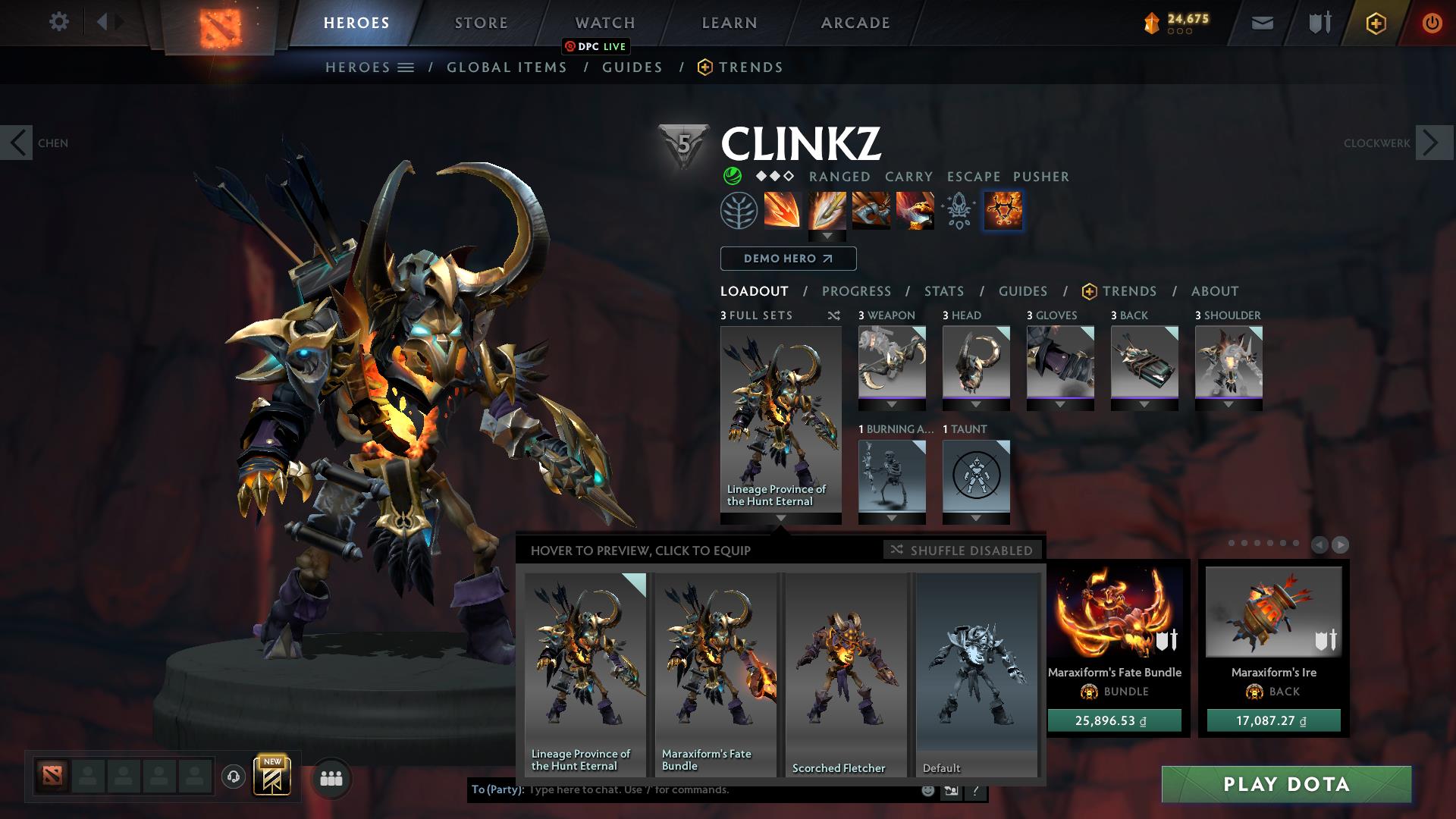1456x819 pixels.
Task: Expand the Weapon slot dropdown arrow
Action: (x=892, y=406)
